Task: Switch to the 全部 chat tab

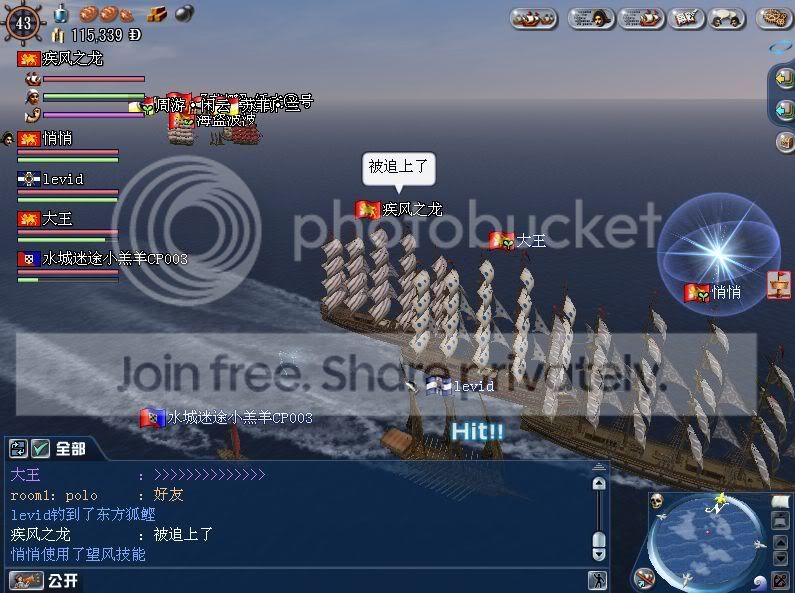Action: pos(70,448)
